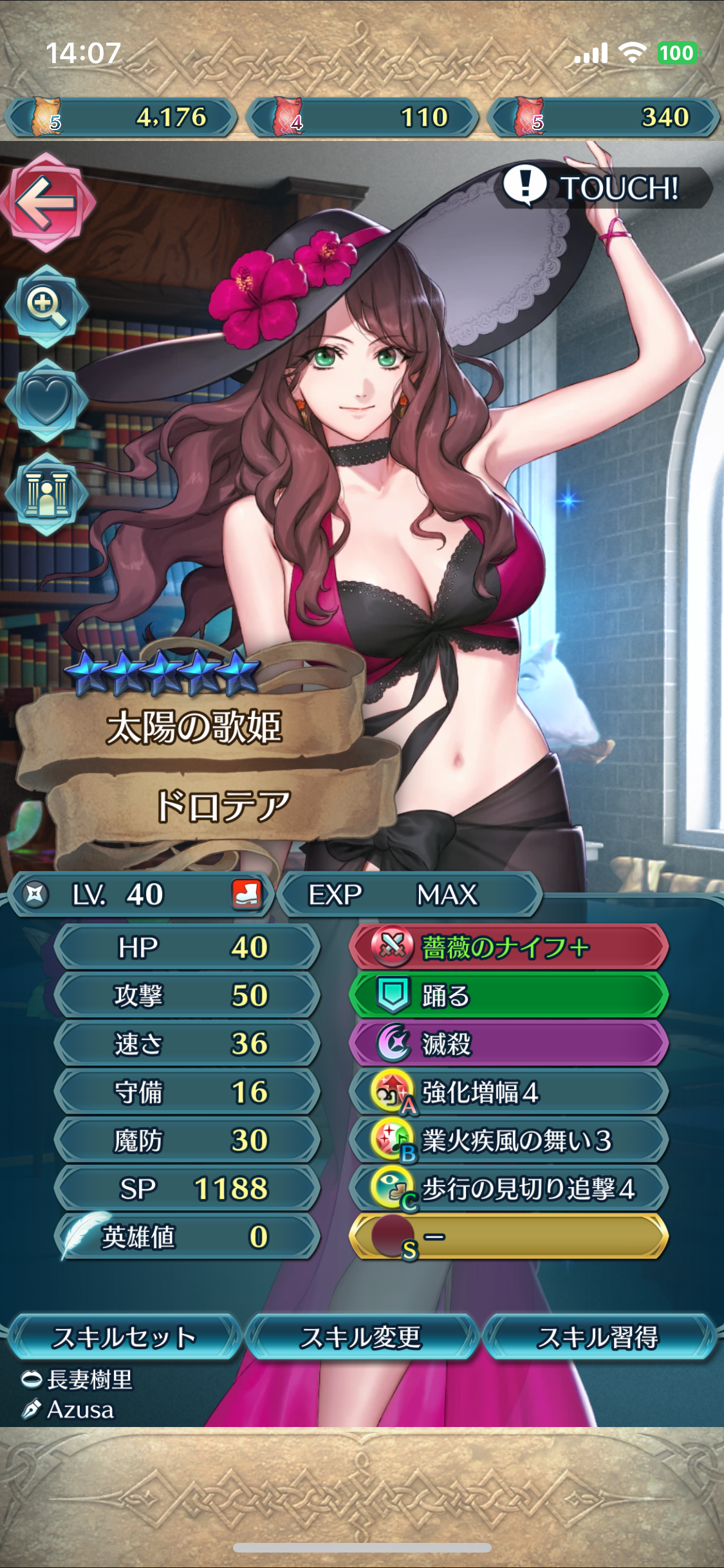Tap the TOUCH! prompt bubble
This screenshot has width=724, height=1568.
point(605,188)
